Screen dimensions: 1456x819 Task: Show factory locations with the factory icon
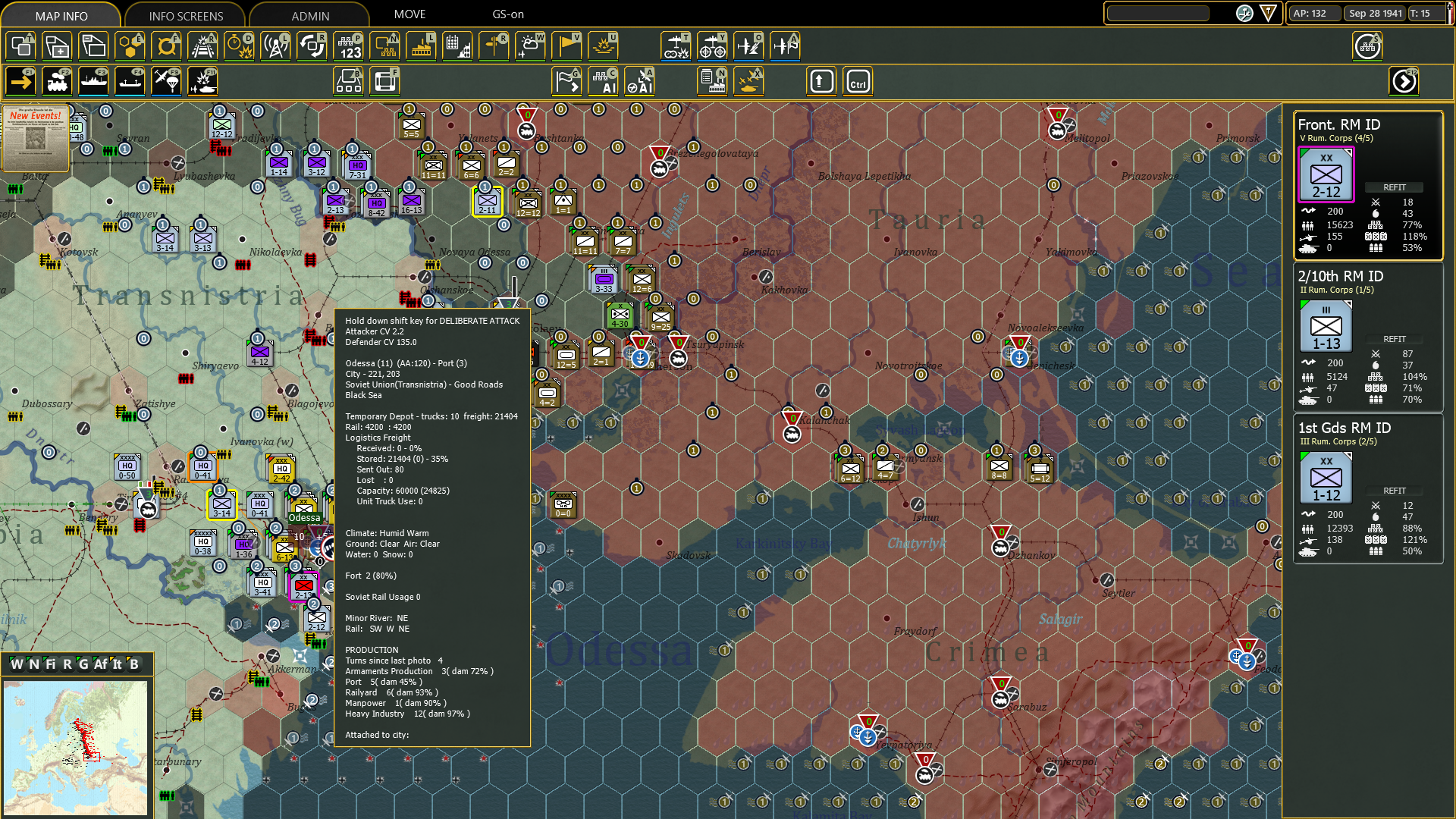click(421, 47)
